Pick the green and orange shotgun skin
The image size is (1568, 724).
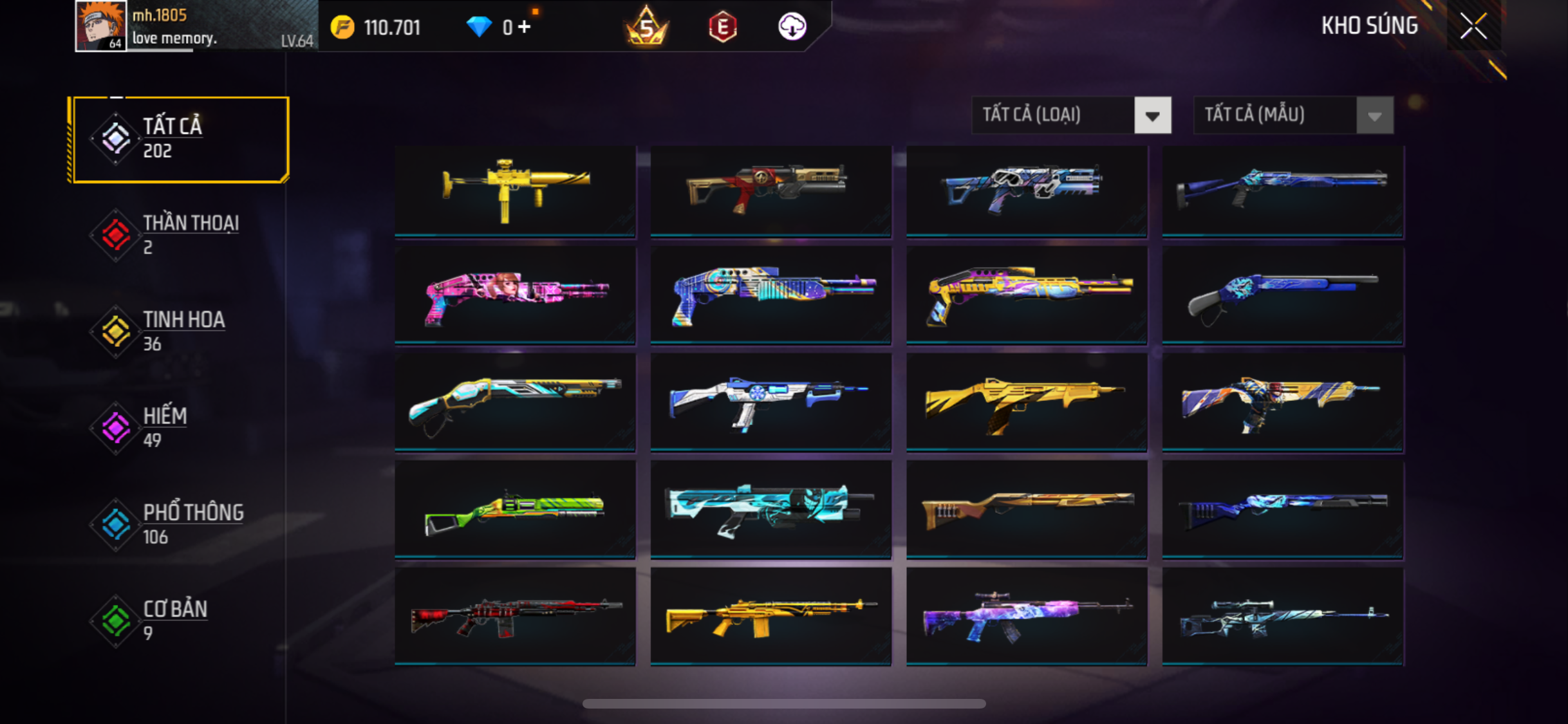[515, 508]
